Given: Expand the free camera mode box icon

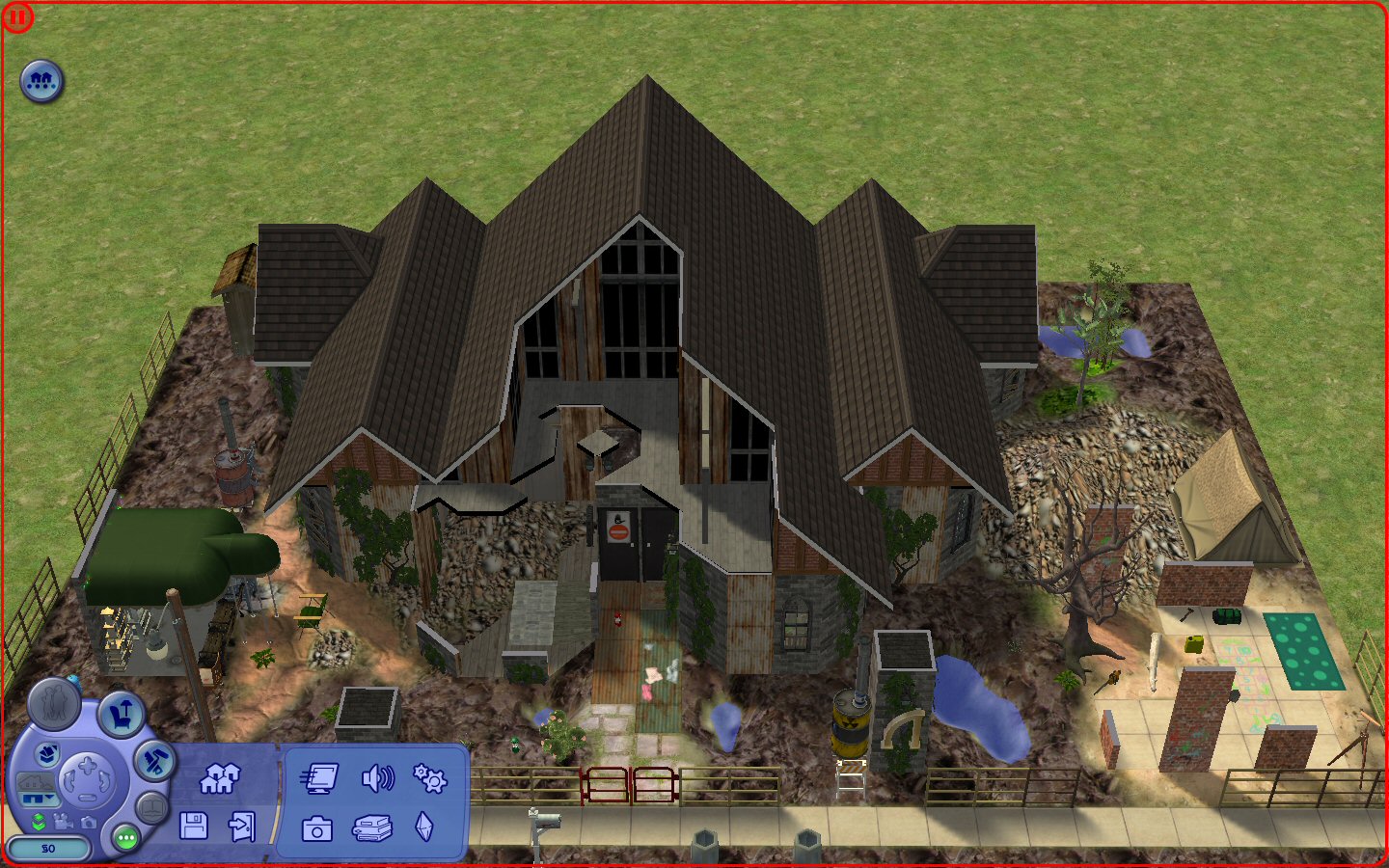Looking at the screenshot, I should coord(47,756).
